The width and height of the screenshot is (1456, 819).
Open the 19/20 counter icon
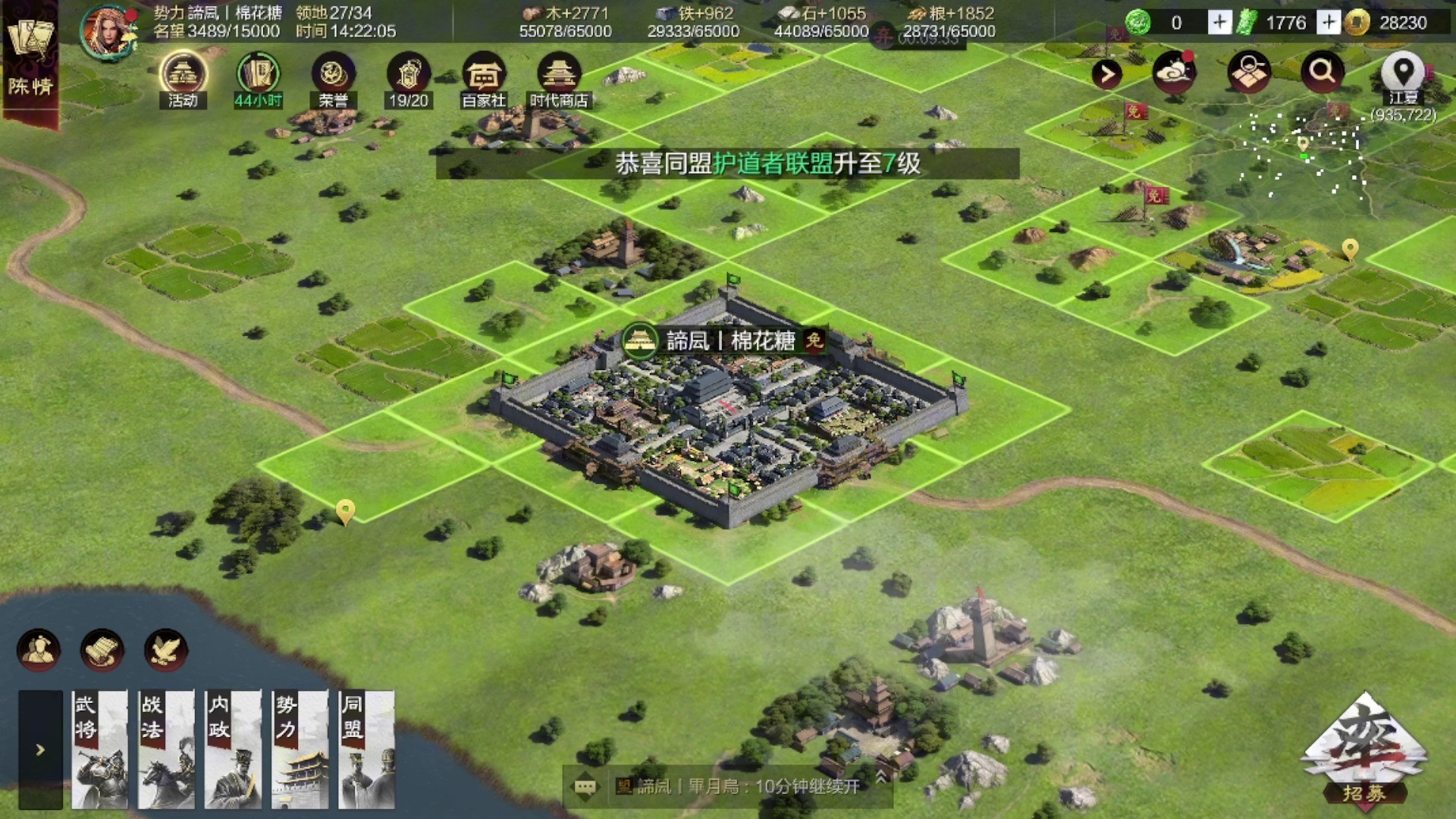pyautogui.click(x=408, y=80)
